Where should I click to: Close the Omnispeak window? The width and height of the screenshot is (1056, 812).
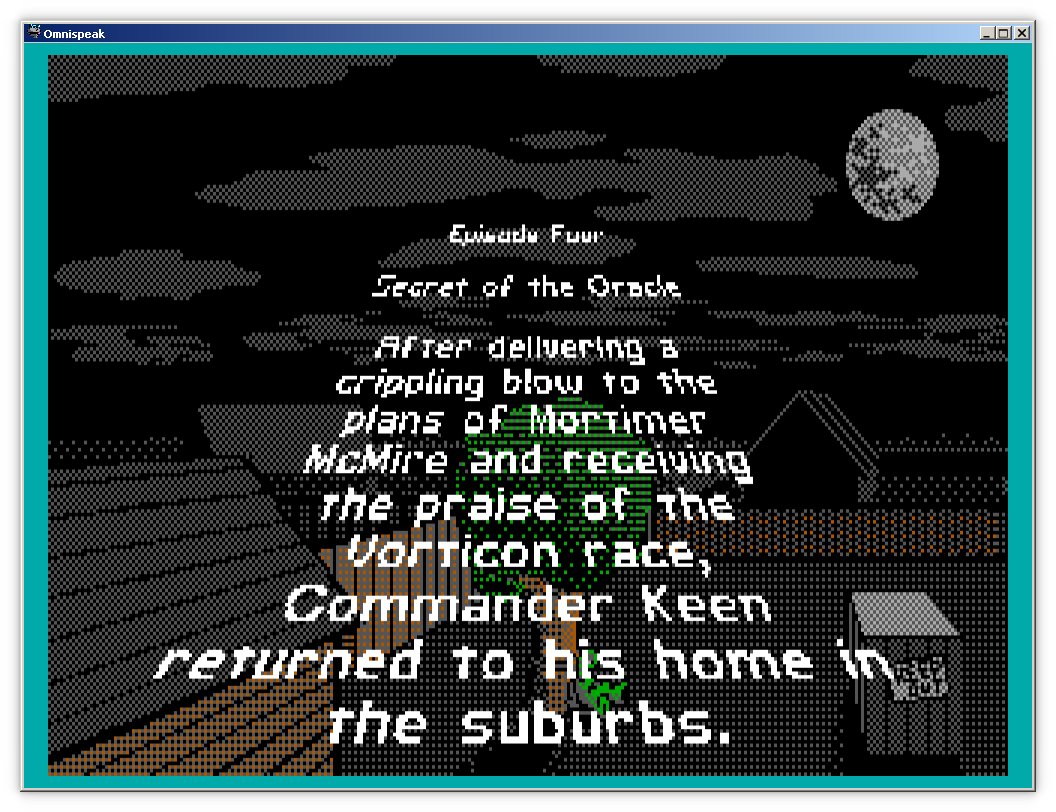pos(1022,33)
